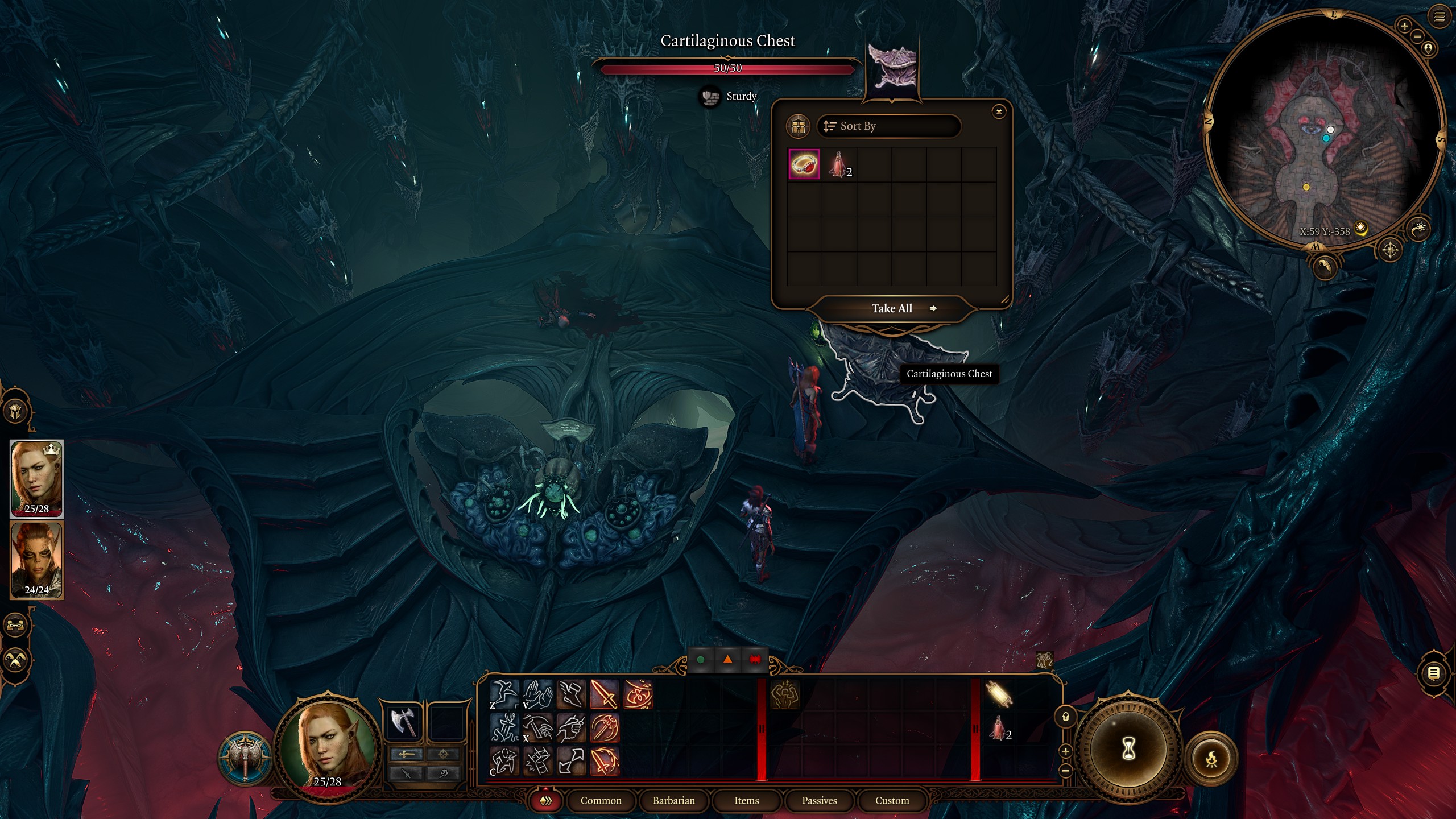The width and height of the screenshot is (1456, 819).
Task: Use the scroll in the hotbar
Action: click(999, 694)
